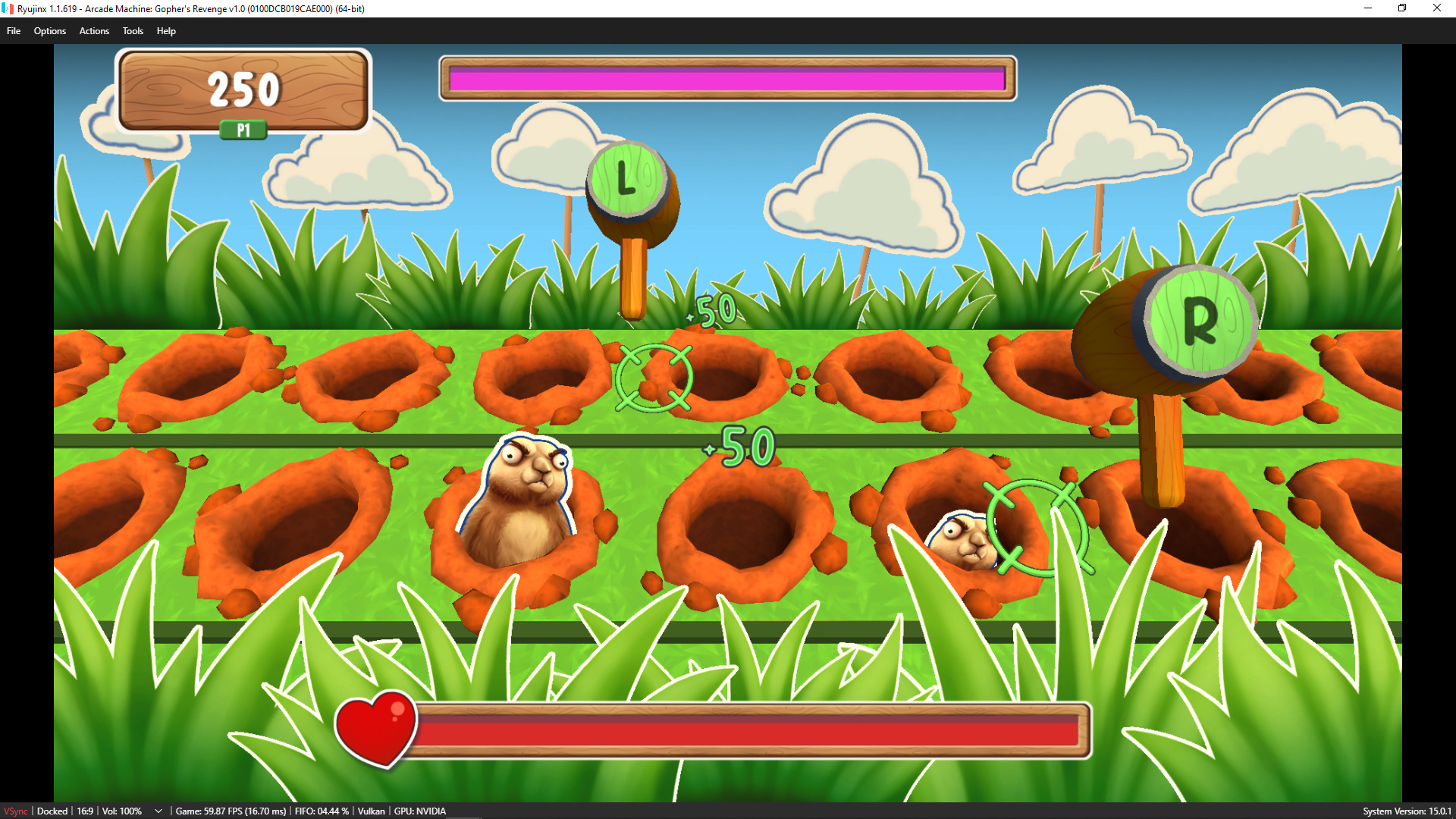Click the Vulkan backend indicator

[x=372, y=811]
